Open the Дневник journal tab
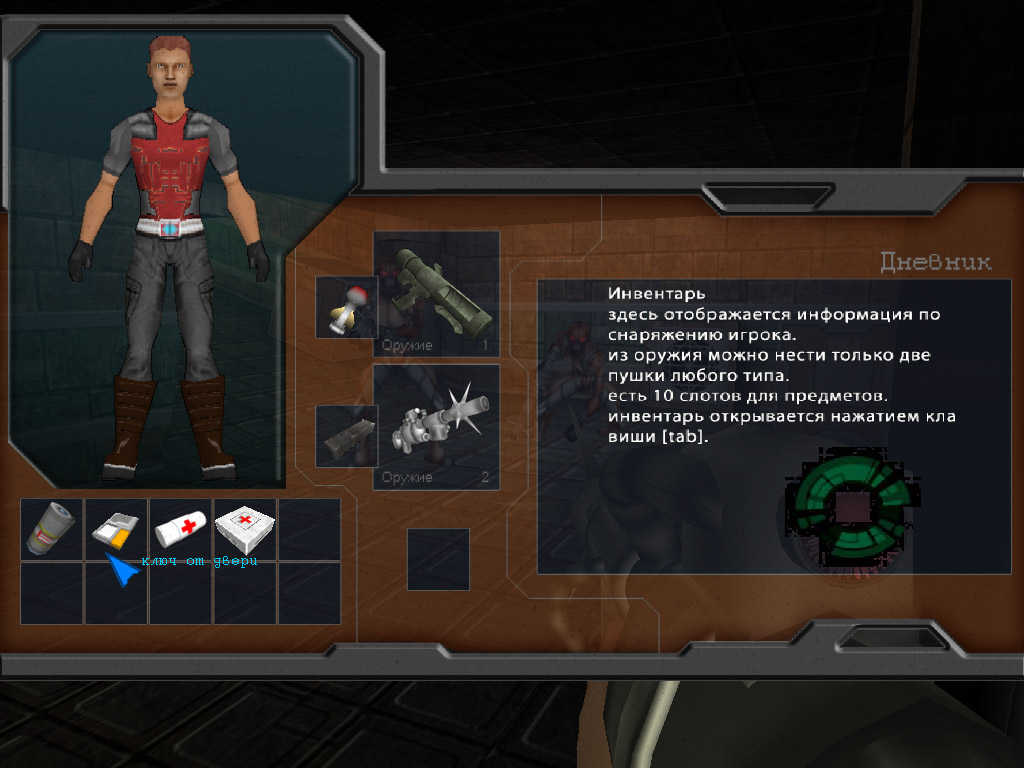This screenshot has height=768, width=1024. pos(936,263)
